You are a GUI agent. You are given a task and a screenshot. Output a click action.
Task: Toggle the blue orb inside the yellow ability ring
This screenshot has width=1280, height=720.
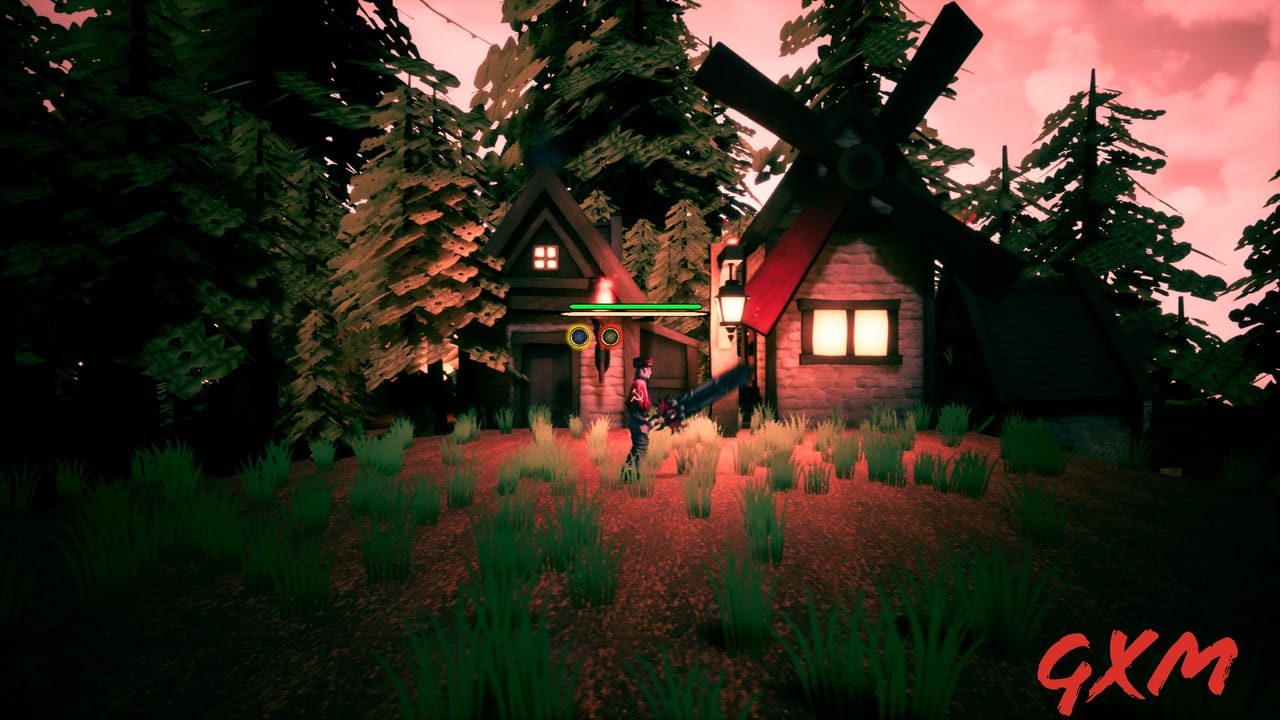(578, 337)
